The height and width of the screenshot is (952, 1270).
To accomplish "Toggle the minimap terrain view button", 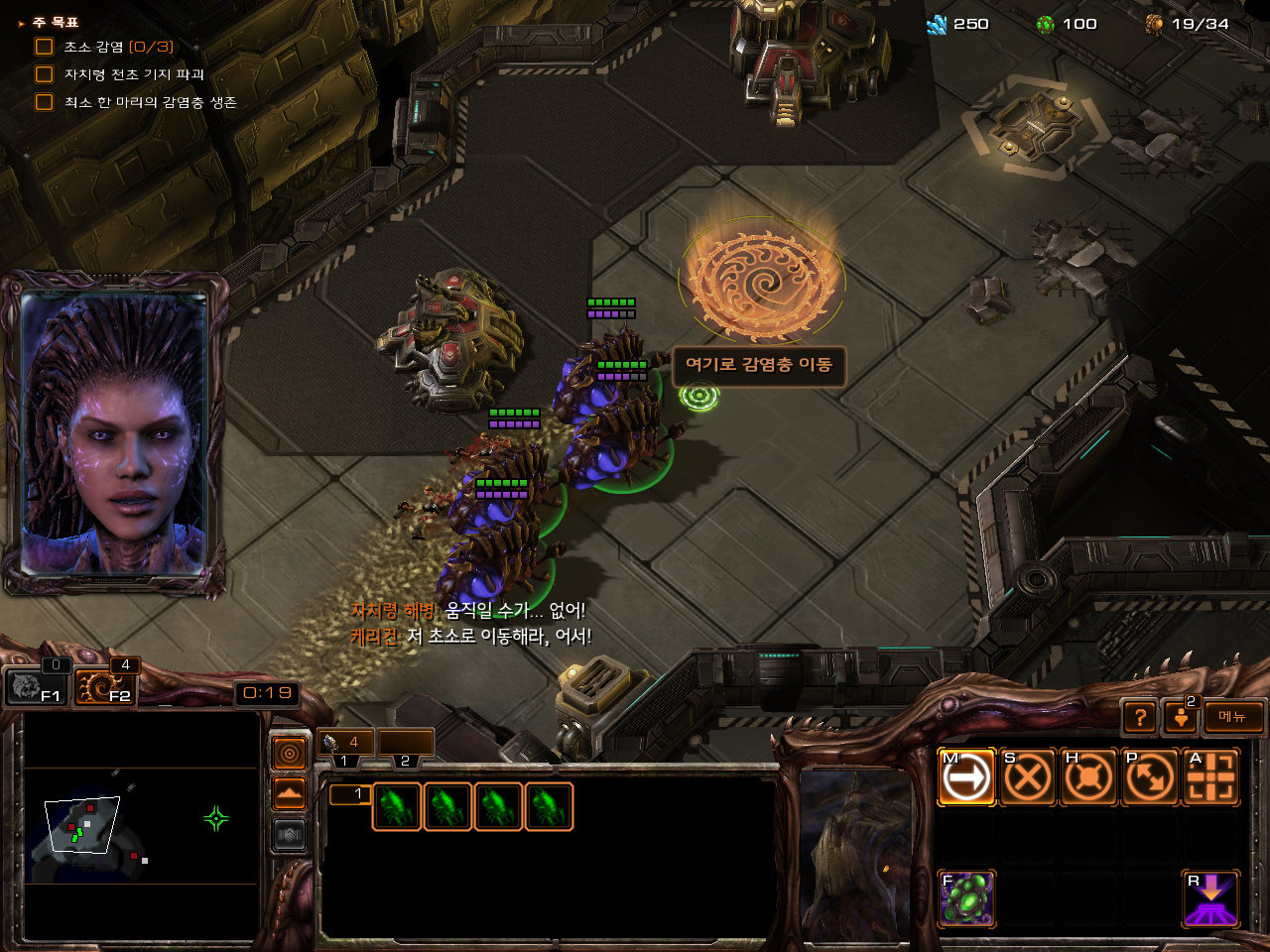I will (289, 794).
